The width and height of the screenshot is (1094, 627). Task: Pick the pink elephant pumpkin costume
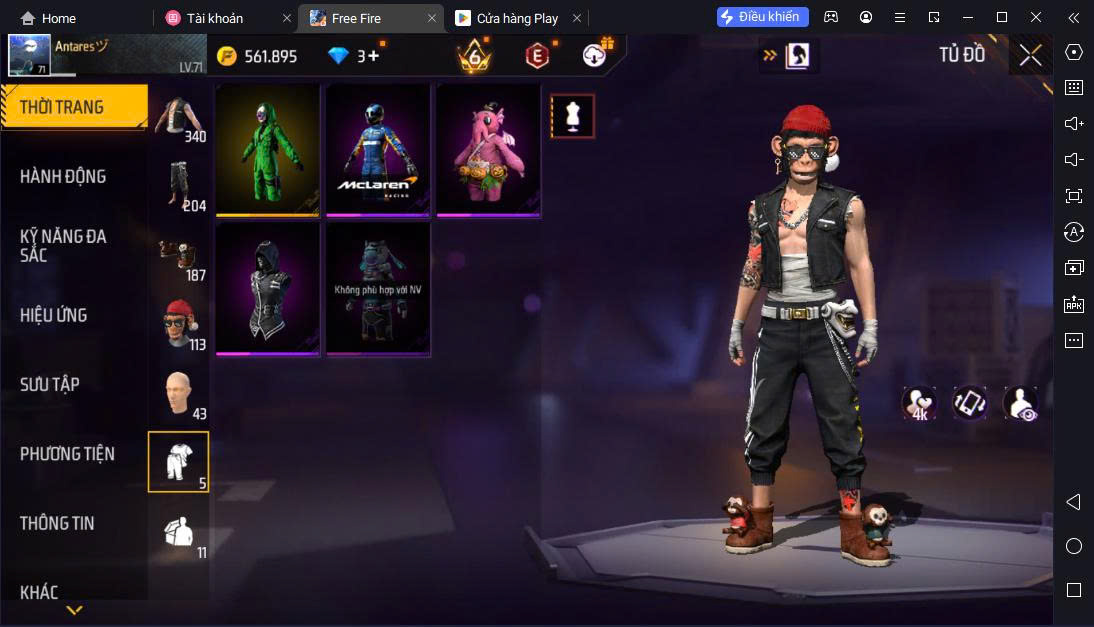click(488, 149)
